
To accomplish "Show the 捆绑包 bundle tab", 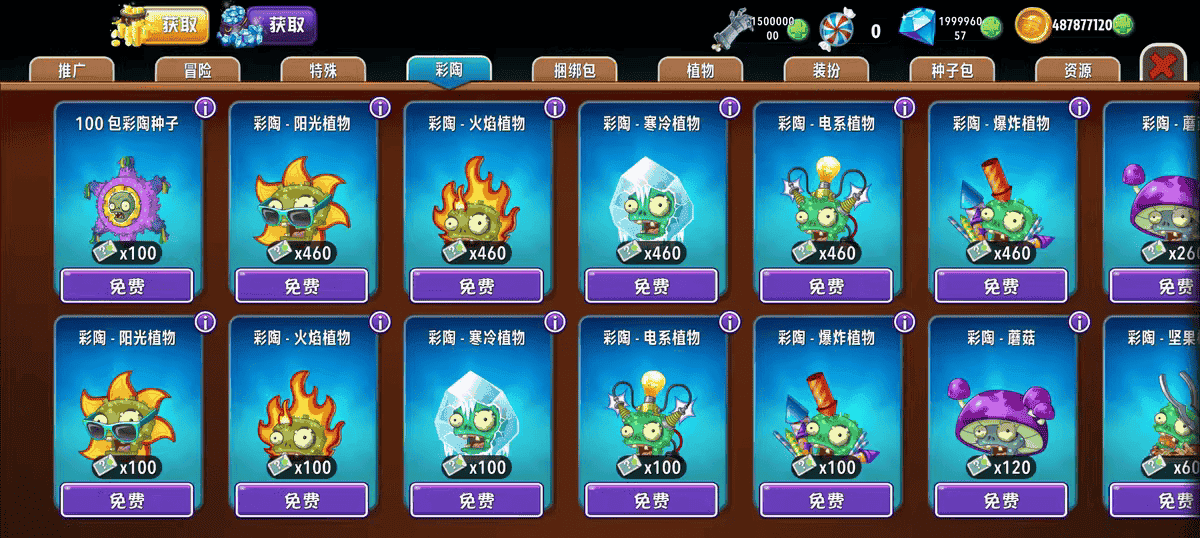I will (574, 70).
